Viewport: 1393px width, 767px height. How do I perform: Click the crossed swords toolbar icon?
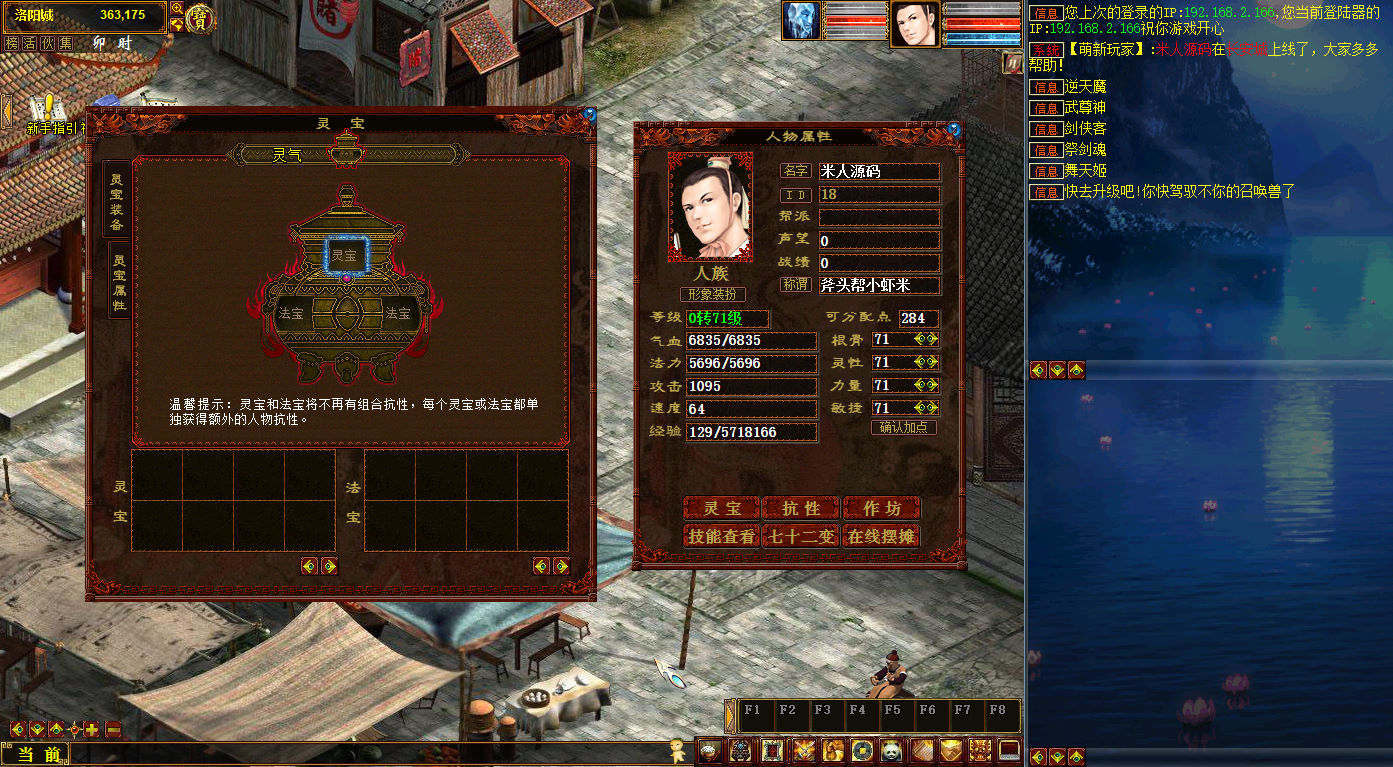803,750
